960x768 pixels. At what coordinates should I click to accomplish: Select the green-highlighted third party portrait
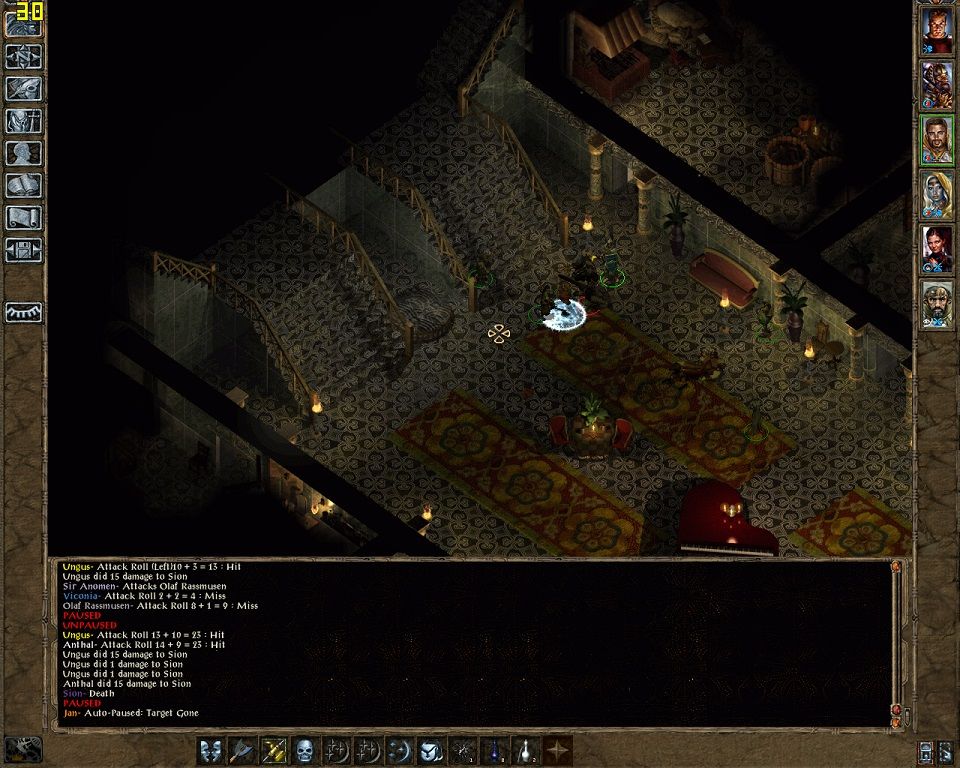coord(937,141)
